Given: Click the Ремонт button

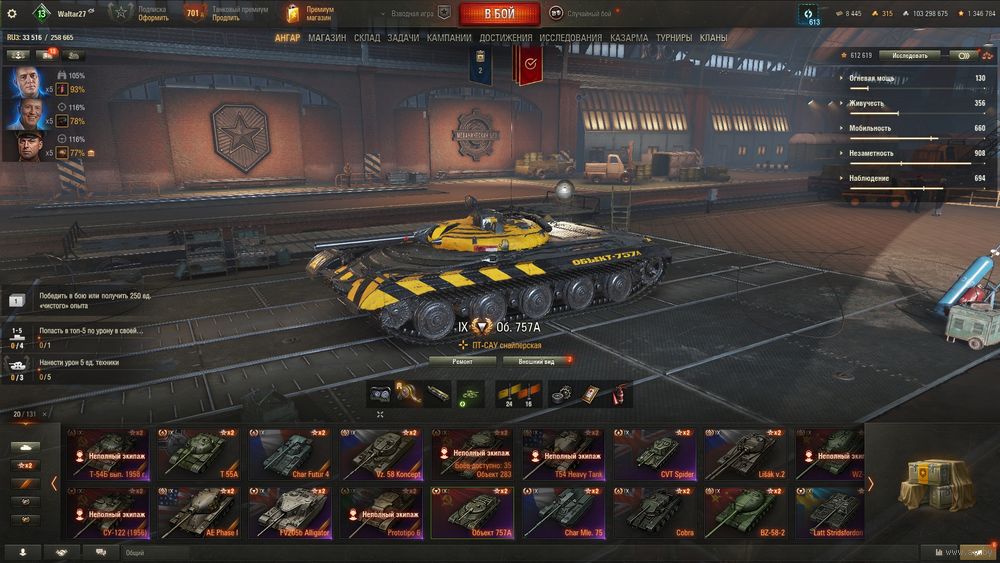Looking at the screenshot, I should 462,360.
